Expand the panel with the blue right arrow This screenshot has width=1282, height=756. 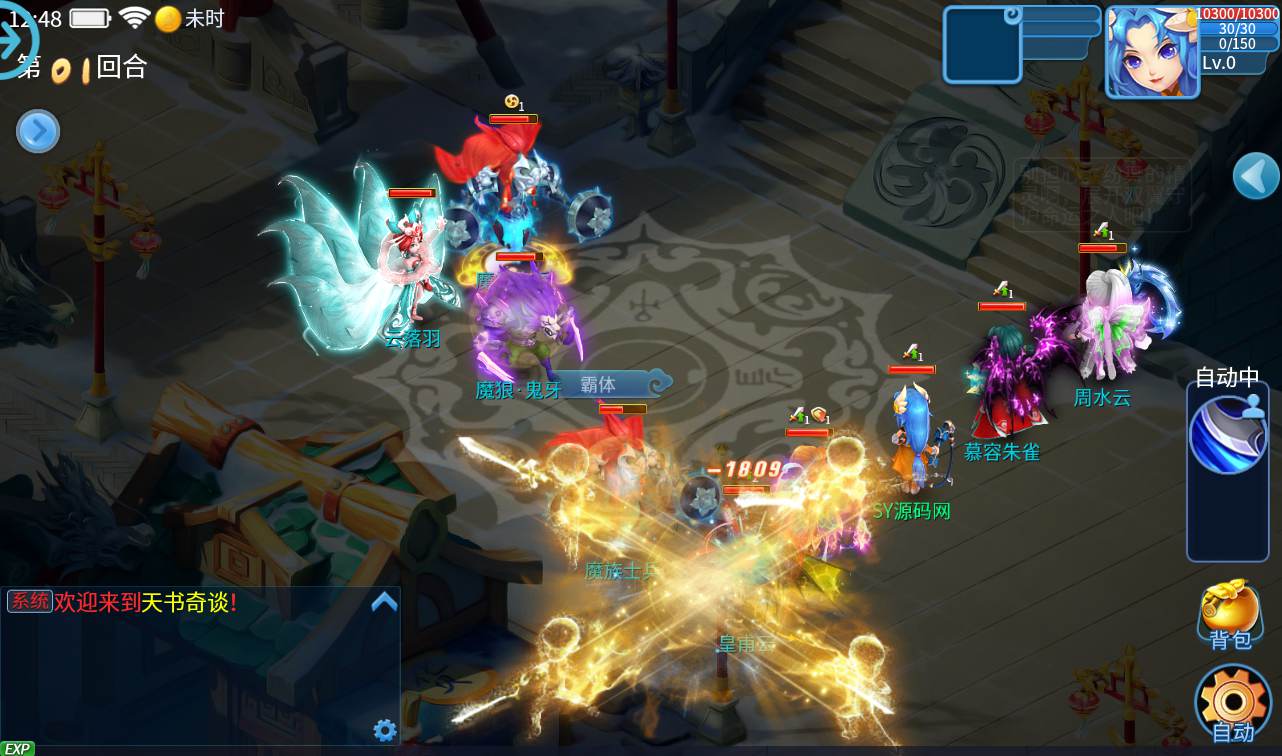click(x=38, y=131)
